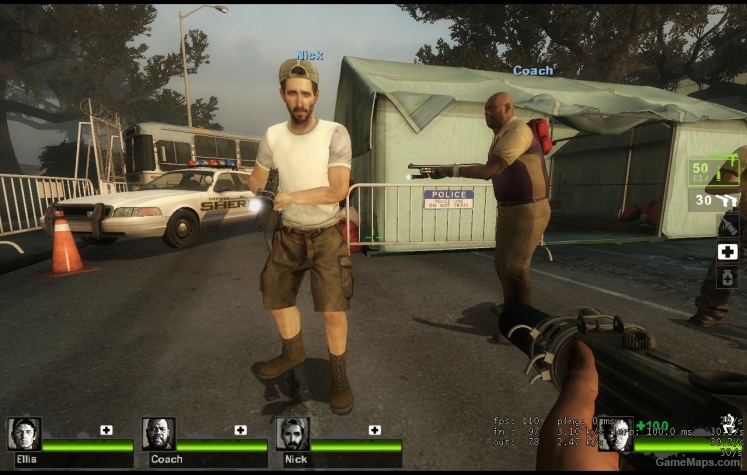Switch to the dual pistols slot

[714, 200]
